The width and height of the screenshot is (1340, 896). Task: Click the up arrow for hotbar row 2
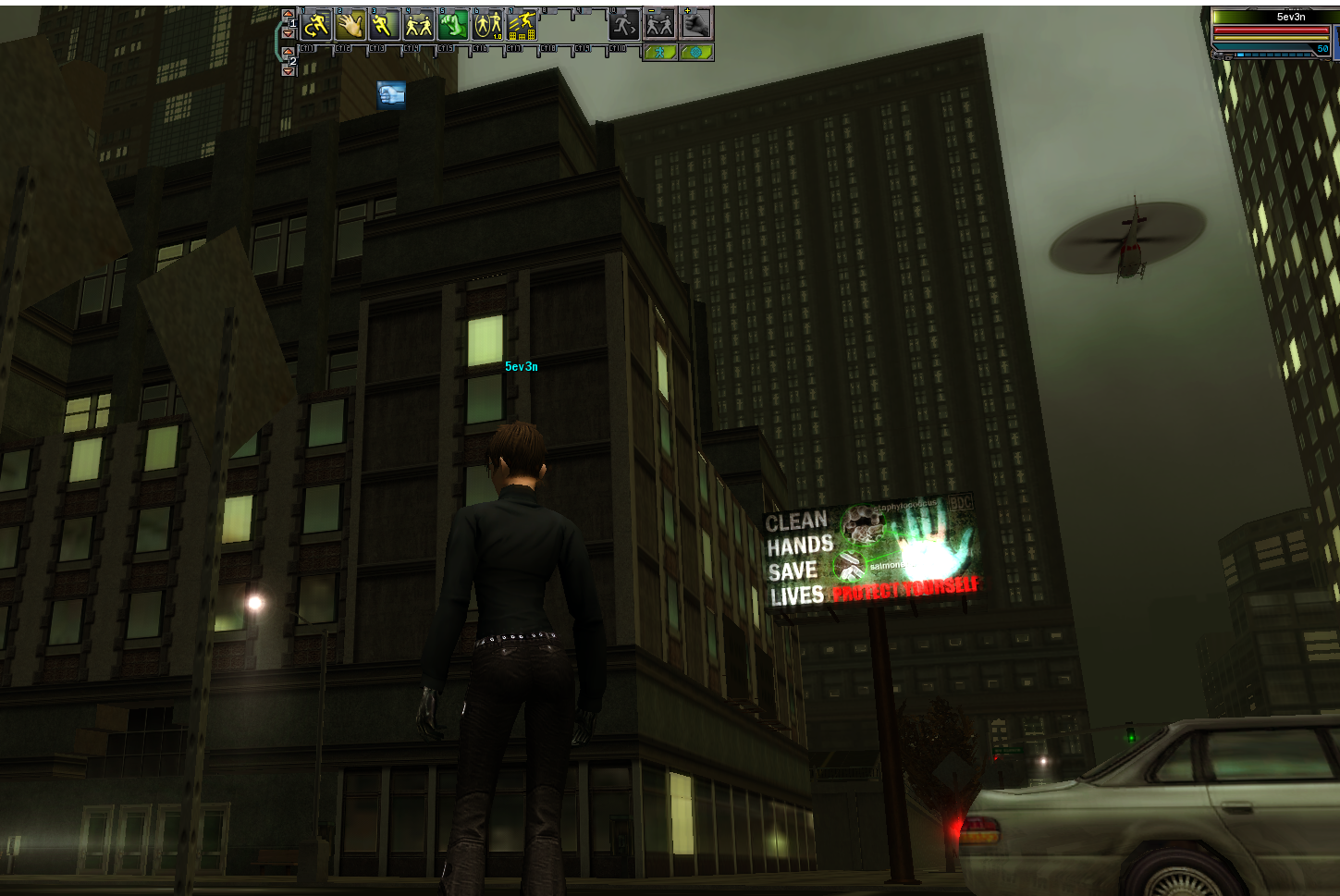tap(288, 52)
